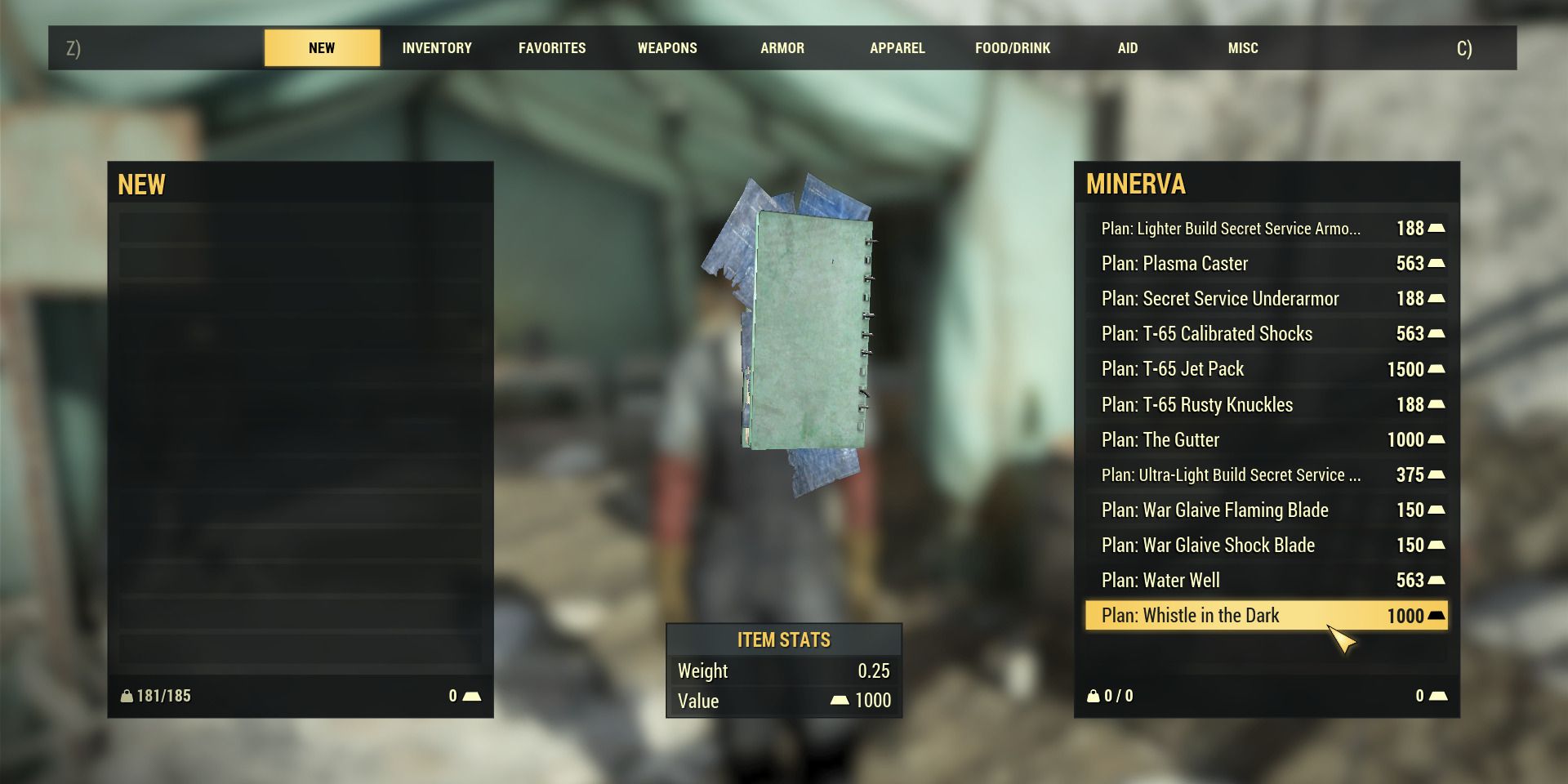Viewport: 1568px width, 784px height.
Task: Select Plan: War Glaive Flaming Blade
Action: 1216,510
